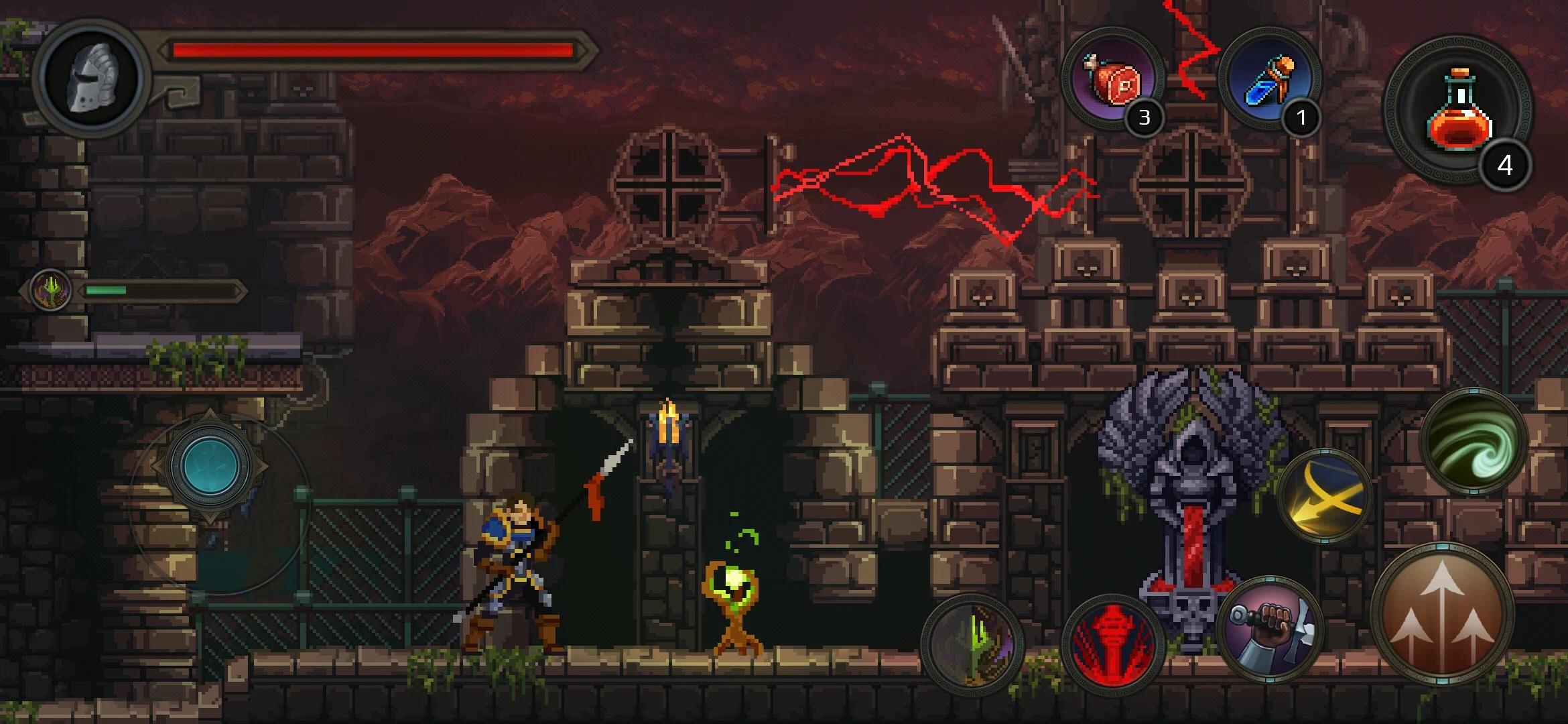
Task: Tap the knight helmet portrait
Action: (90, 77)
